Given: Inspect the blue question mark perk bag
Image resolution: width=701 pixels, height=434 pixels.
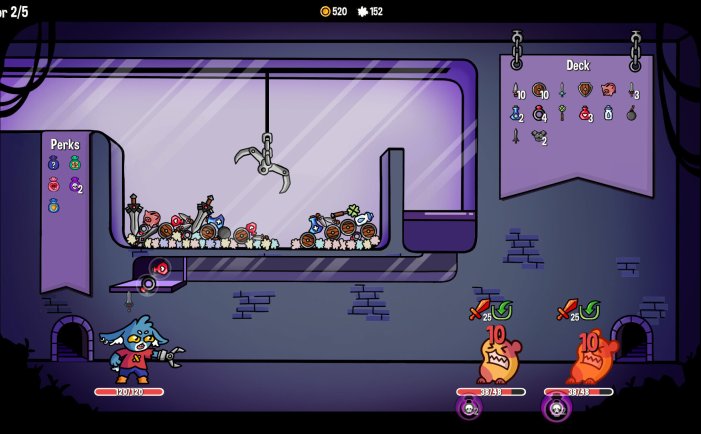Looking at the screenshot, I should [x=54, y=163].
